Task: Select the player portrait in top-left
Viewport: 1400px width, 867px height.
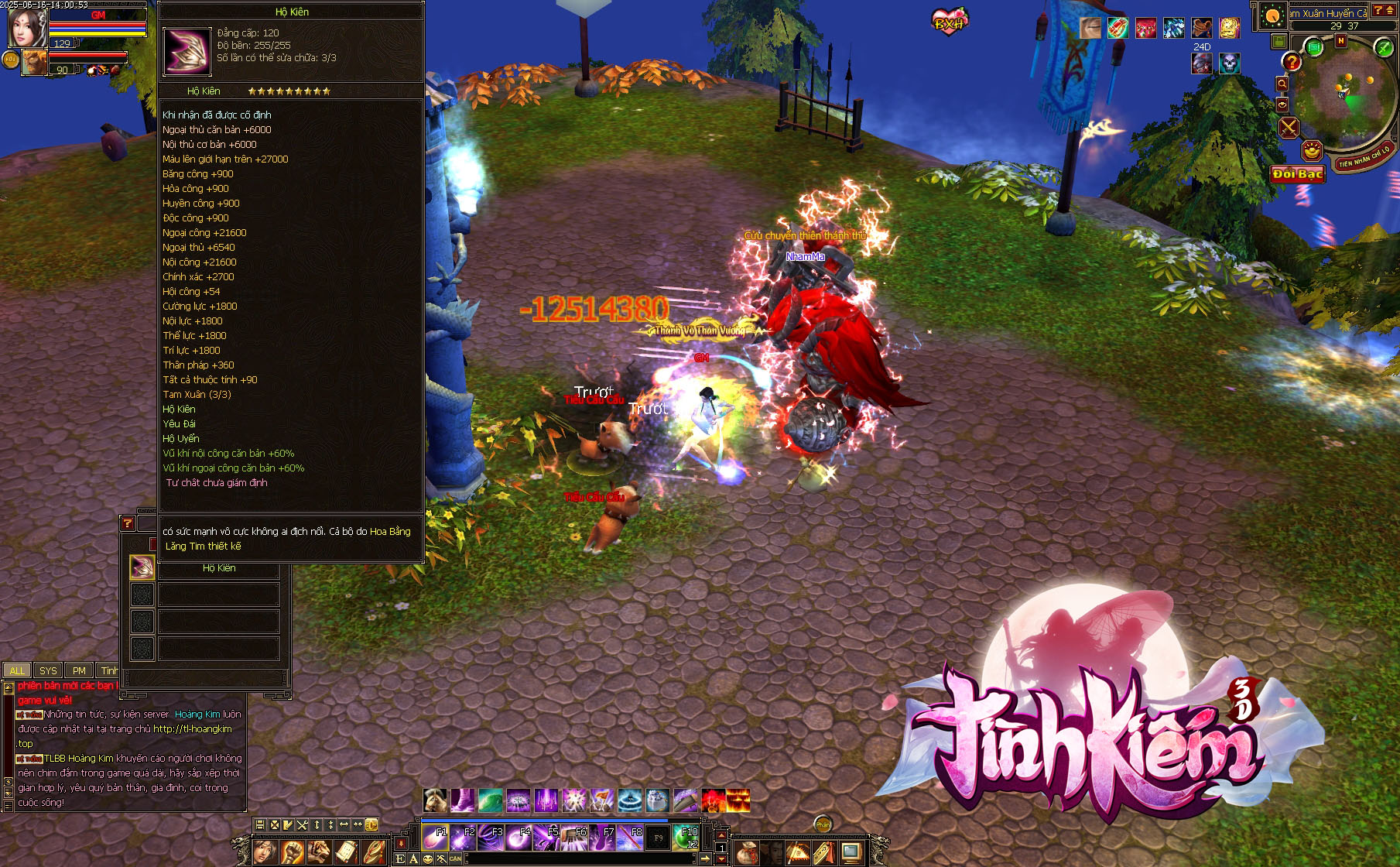Action: click(x=26, y=27)
